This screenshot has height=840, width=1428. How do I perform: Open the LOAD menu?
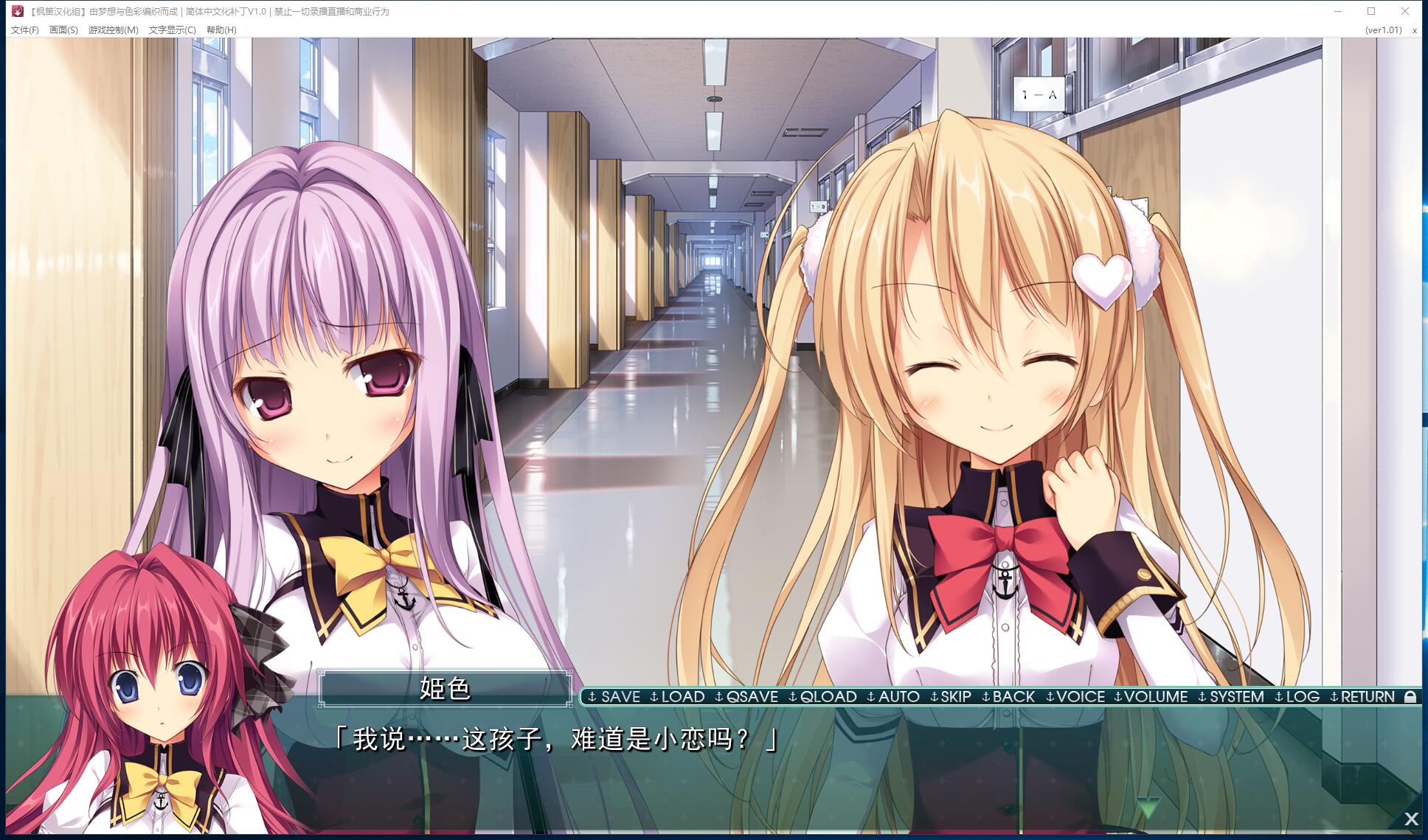pyautogui.click(x=677, y=697)
